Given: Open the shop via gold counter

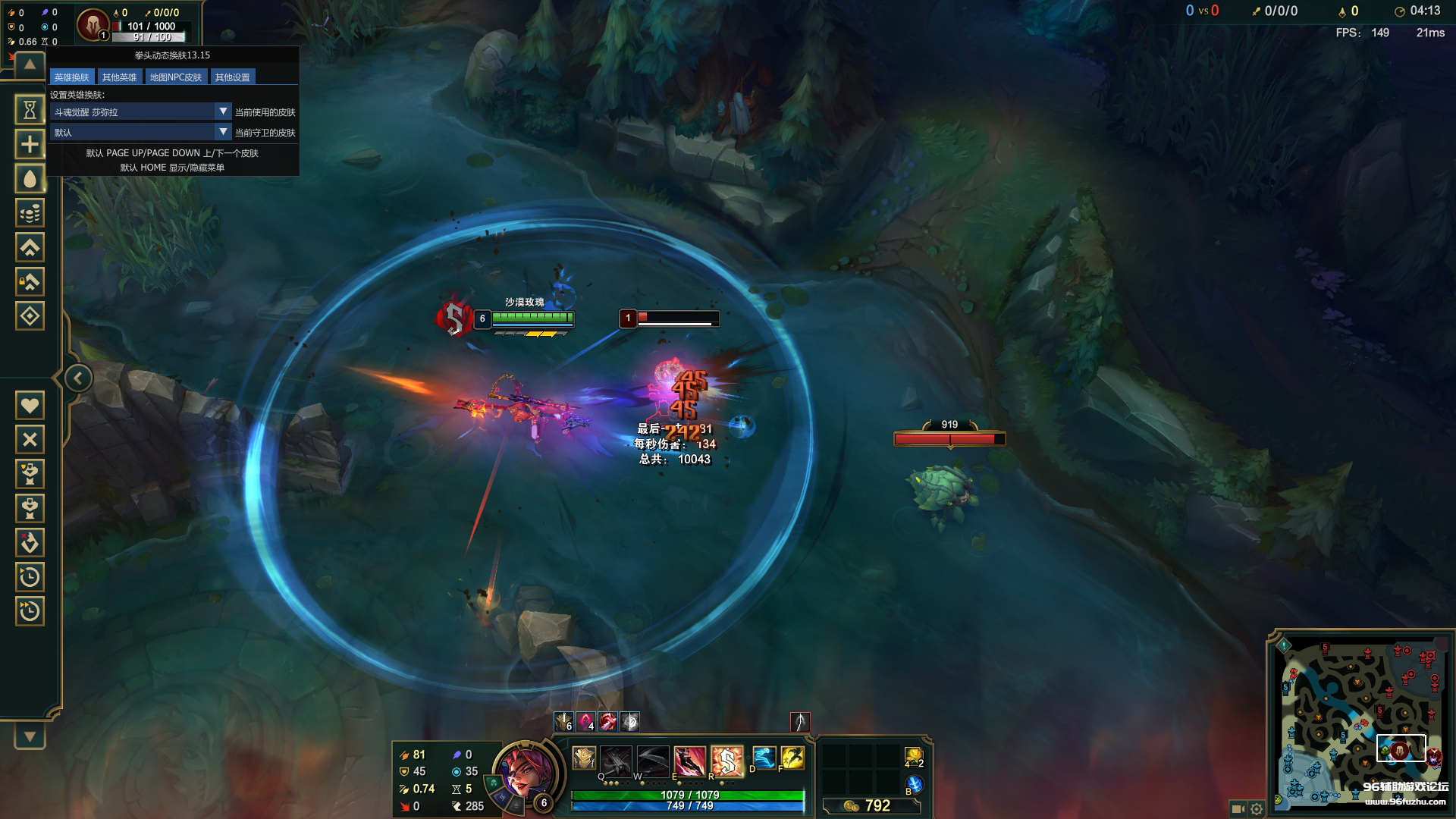Looking at the screenshot, I should click(871, 805).
